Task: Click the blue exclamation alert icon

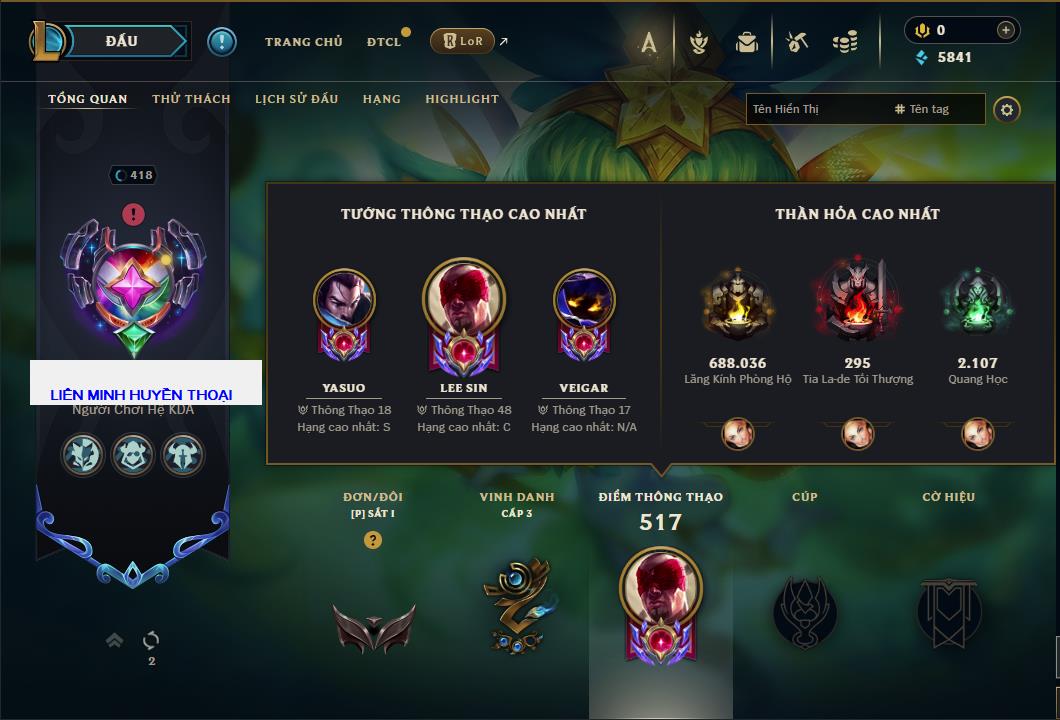Action: (x=221, y=42)
